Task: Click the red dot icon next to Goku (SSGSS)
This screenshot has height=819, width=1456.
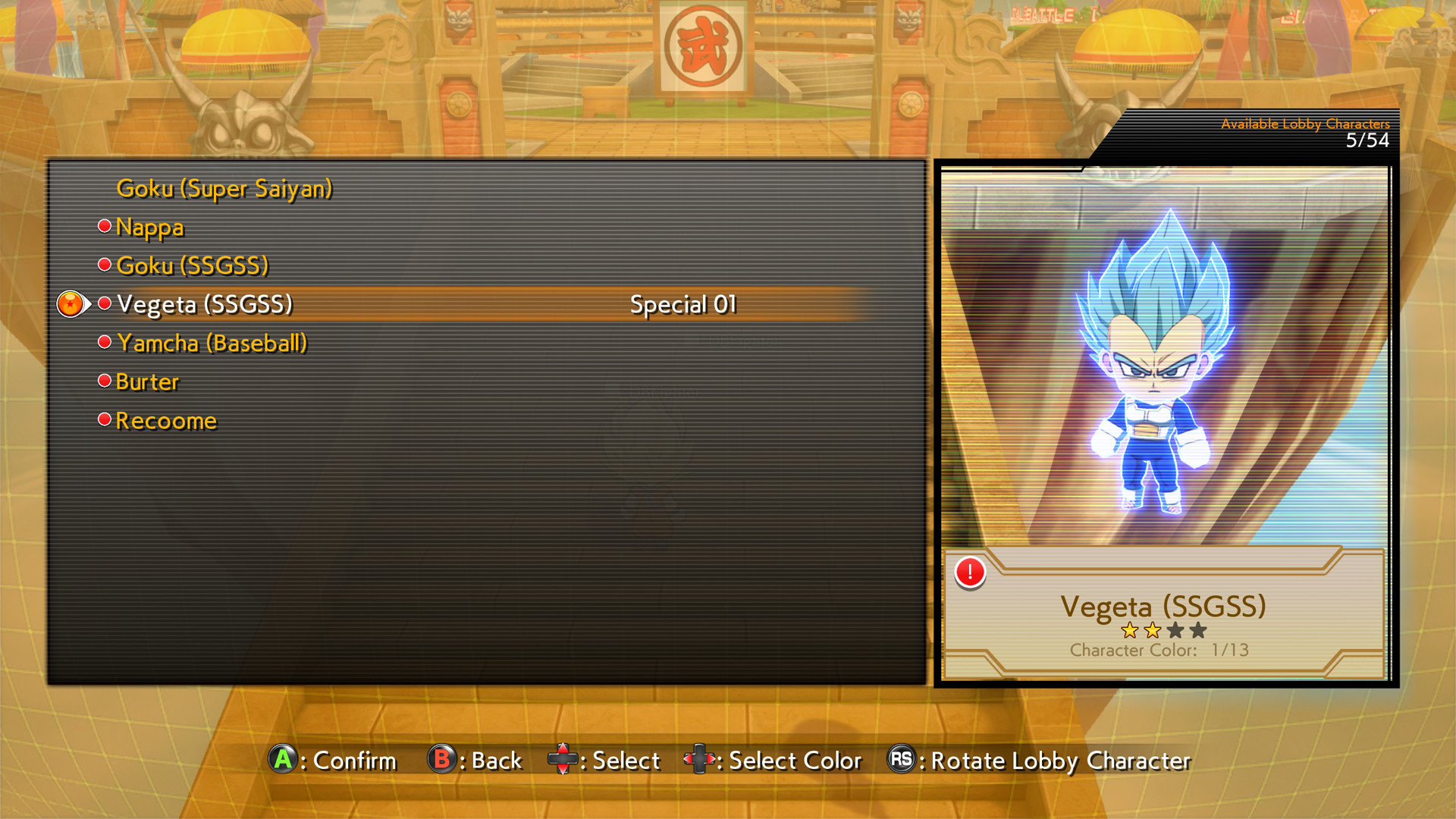Action: 104,264
